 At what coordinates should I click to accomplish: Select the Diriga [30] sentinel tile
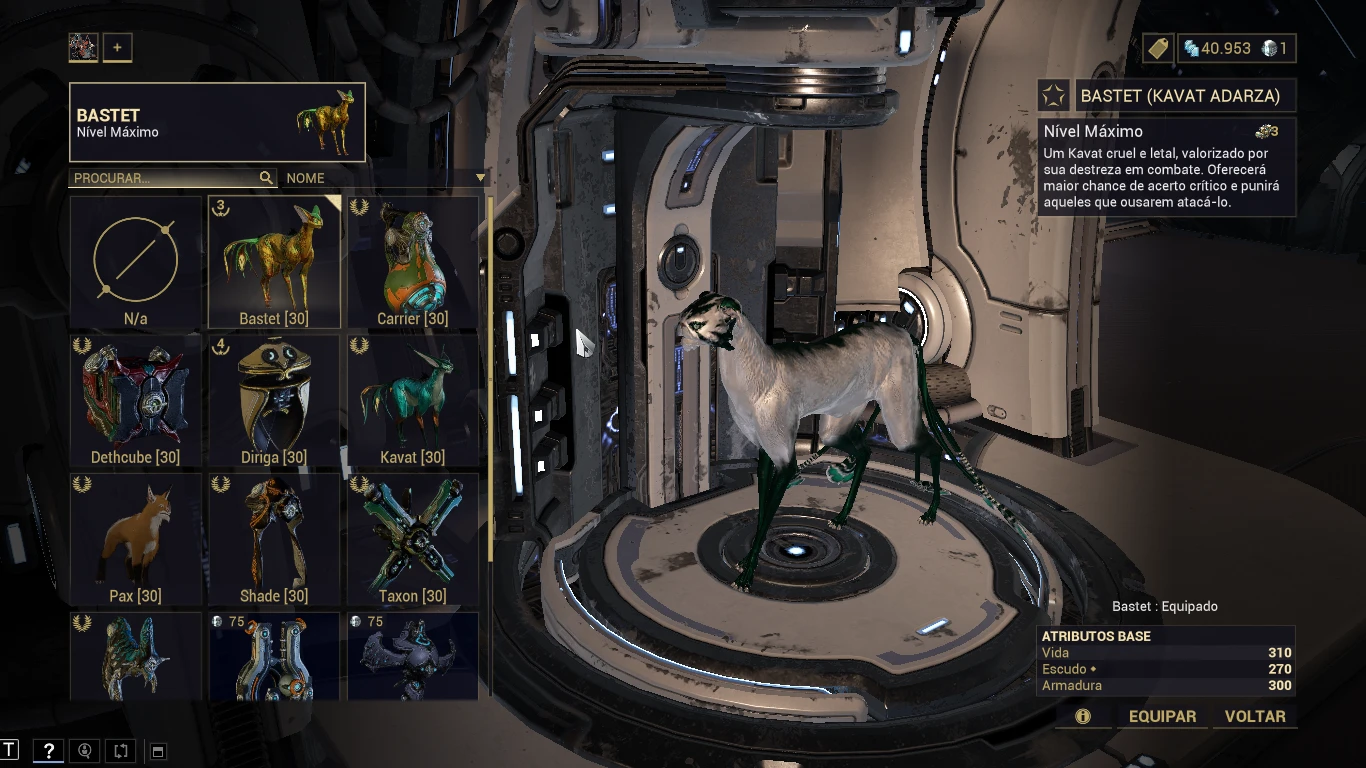pyautogui.click(x=274, y=401)
